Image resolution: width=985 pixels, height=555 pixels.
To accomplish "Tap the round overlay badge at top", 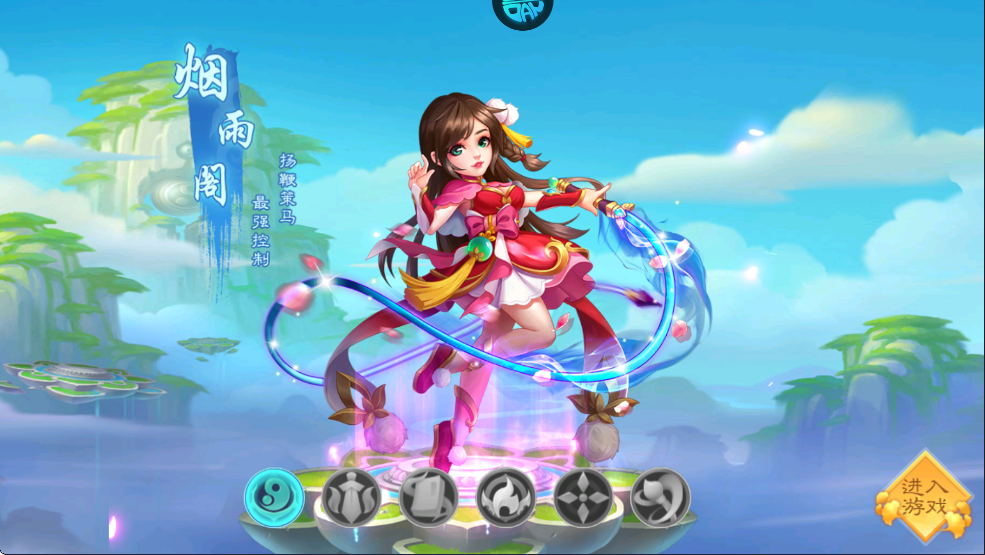I will [x=523, y=12].
